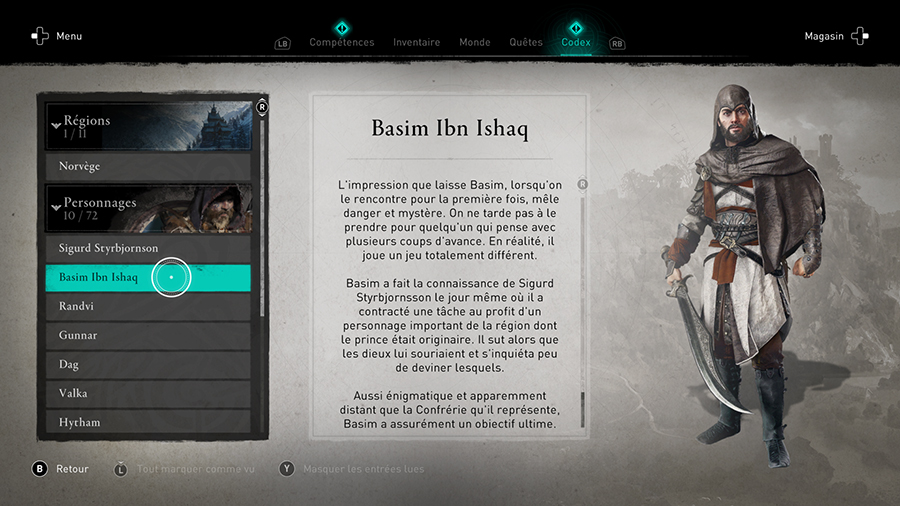Collapse the Régions category header
Image resolution: width=900 pixels, height=506 pixels.
(x=148, y=125)
